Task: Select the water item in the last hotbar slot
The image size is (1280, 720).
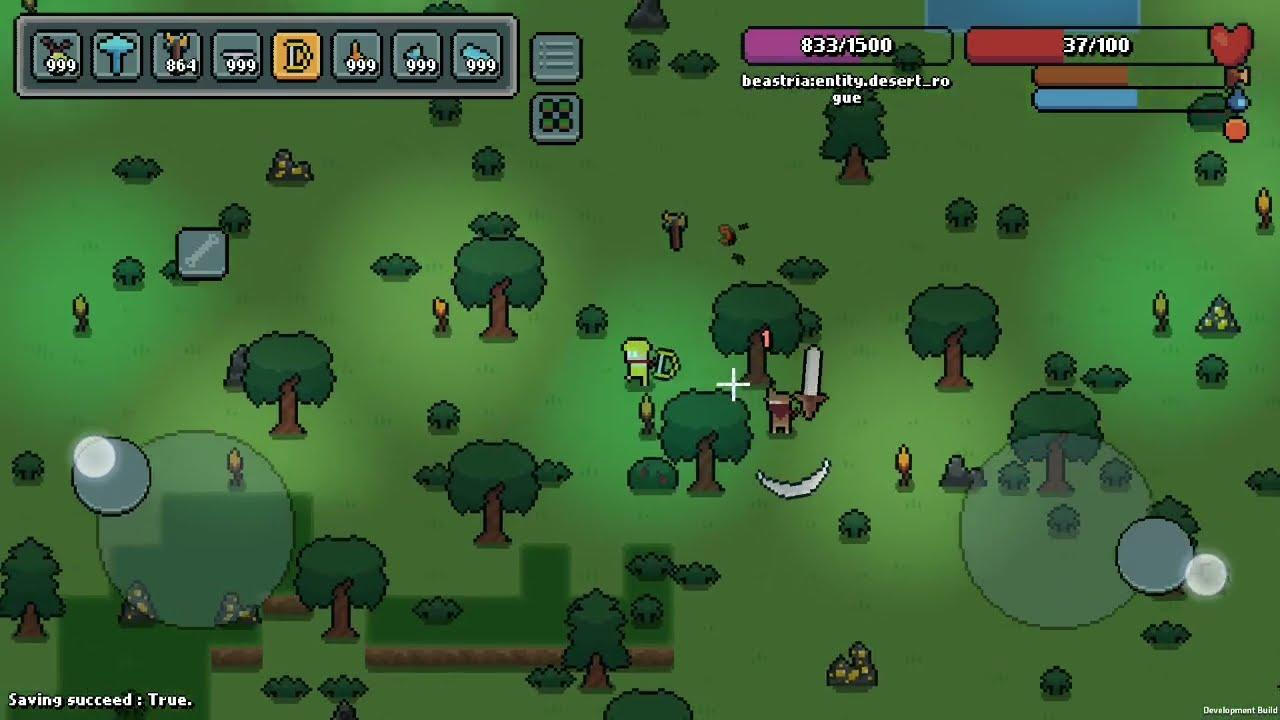Action: click(x=477, y=55)
